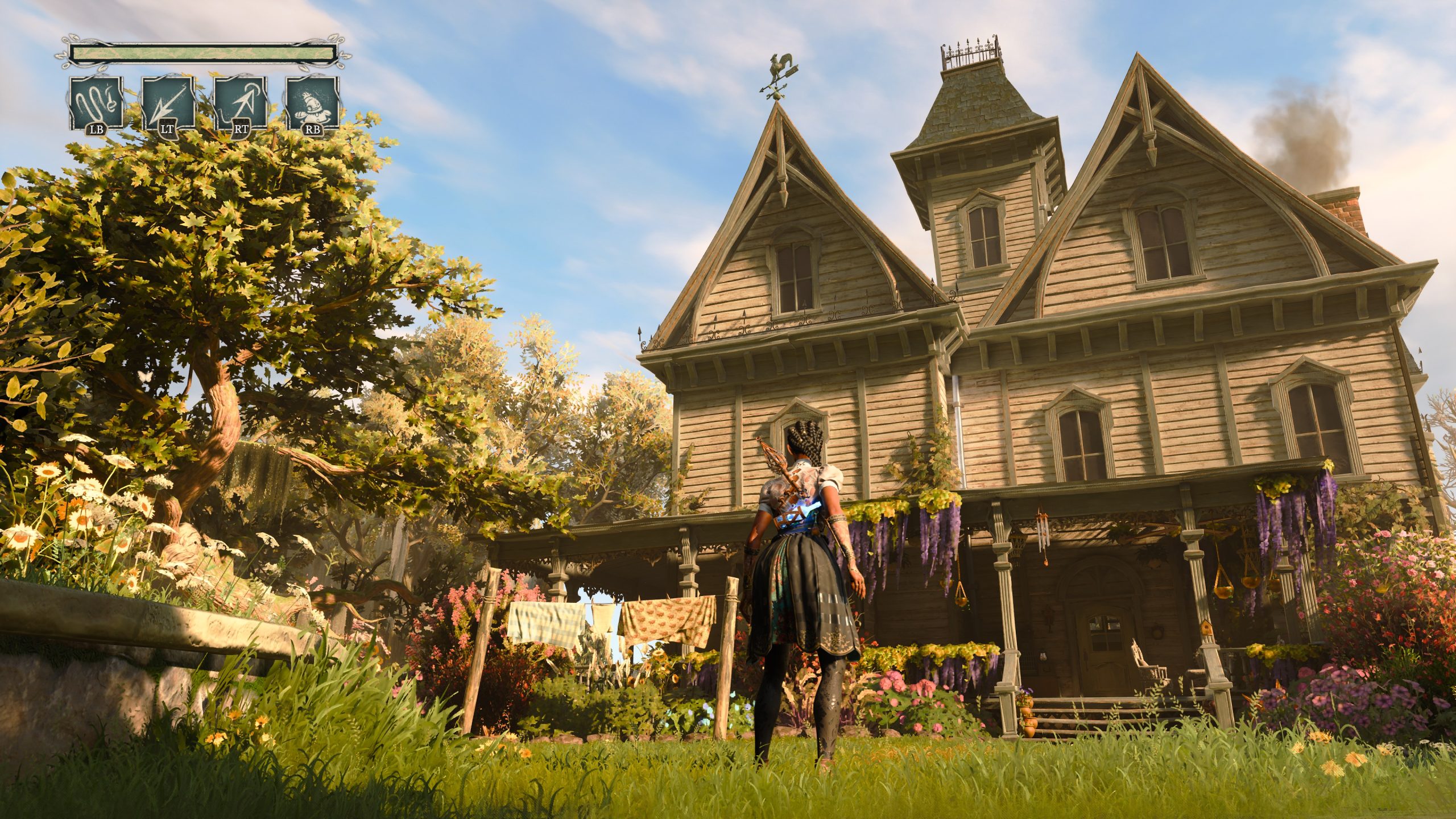Use the downward-pointing arrow pull ability
The height and width of the screenshot is (819, 1456).
point(168,104)
